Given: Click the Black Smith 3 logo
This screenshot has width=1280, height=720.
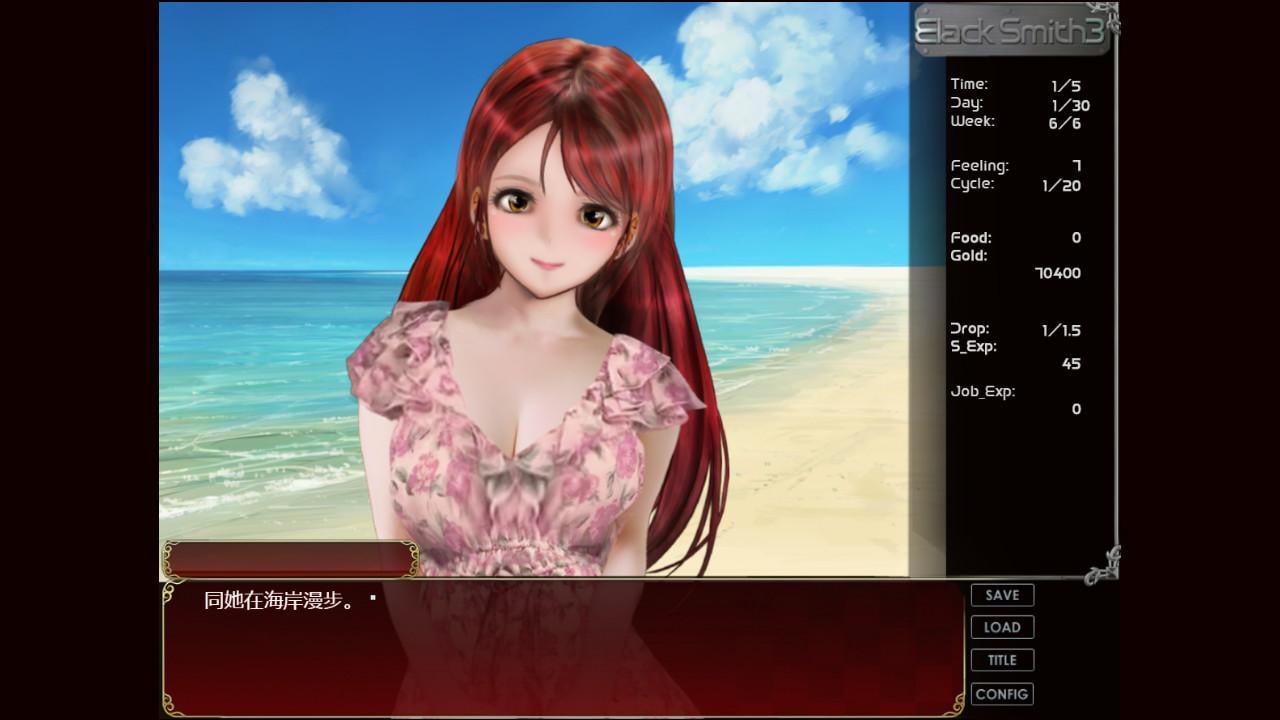Looking at the screenshot, I should 1010,33.
